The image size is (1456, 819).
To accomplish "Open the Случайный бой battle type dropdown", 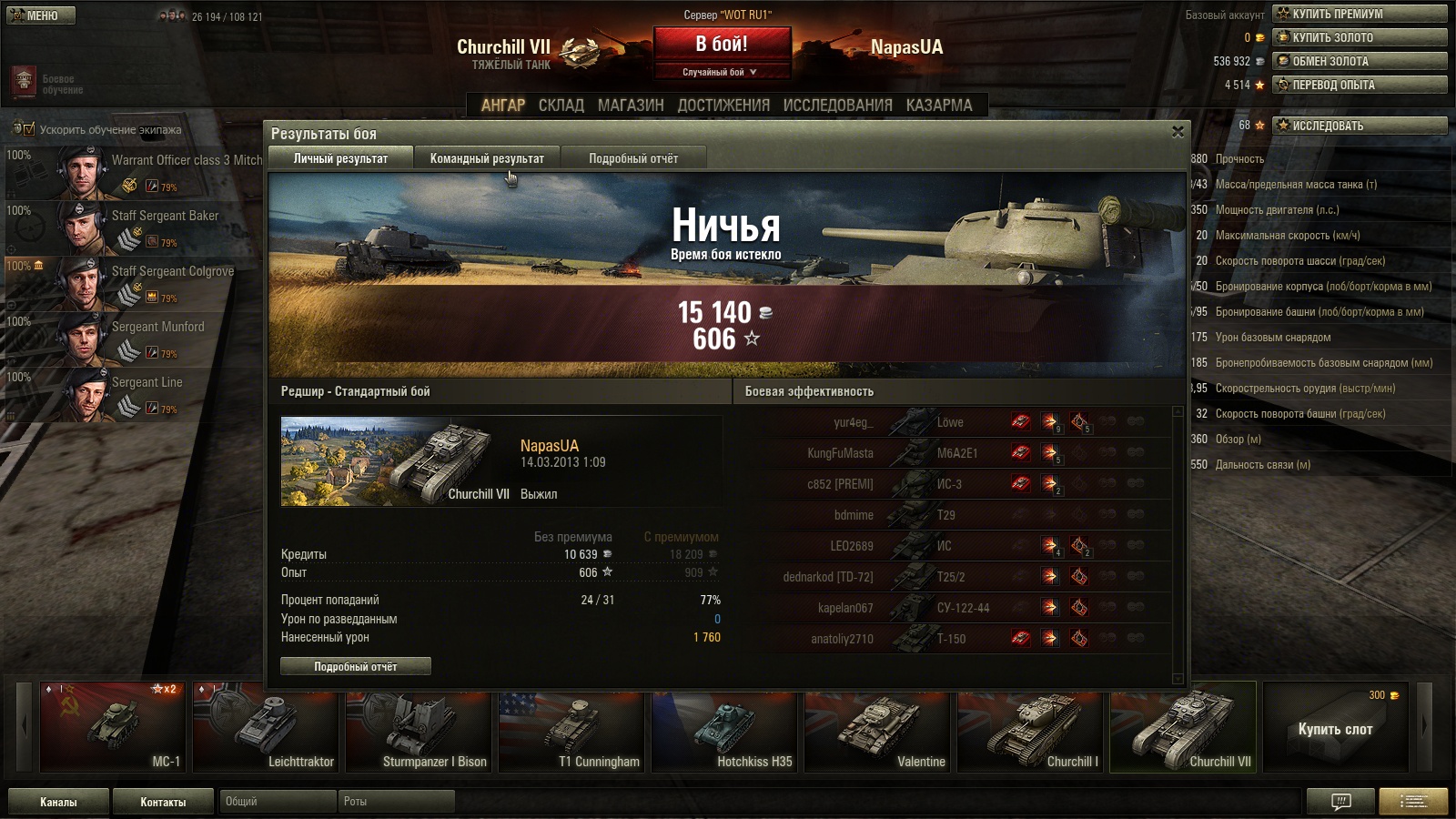I will (720, 72).
